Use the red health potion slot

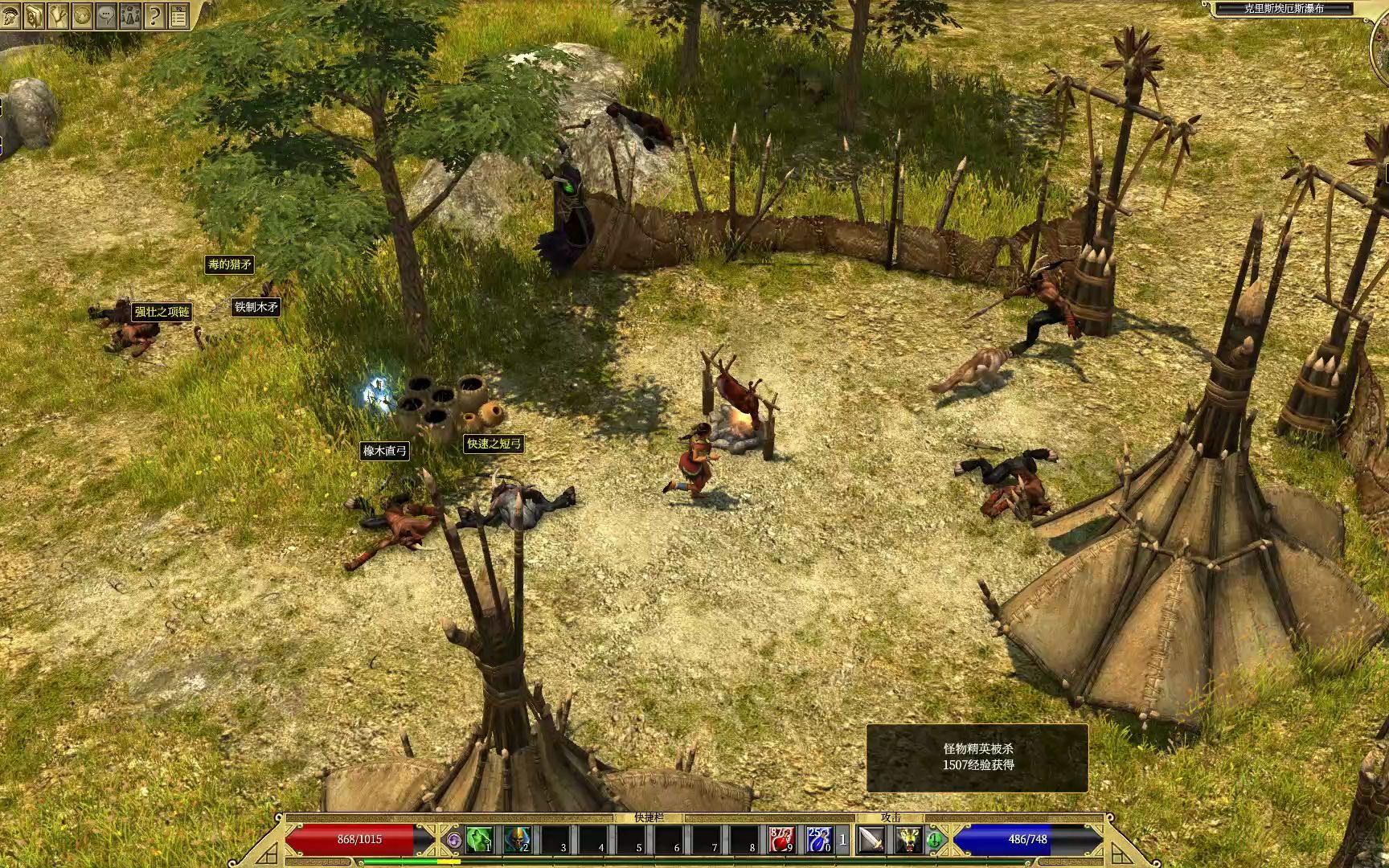[781, 840]
